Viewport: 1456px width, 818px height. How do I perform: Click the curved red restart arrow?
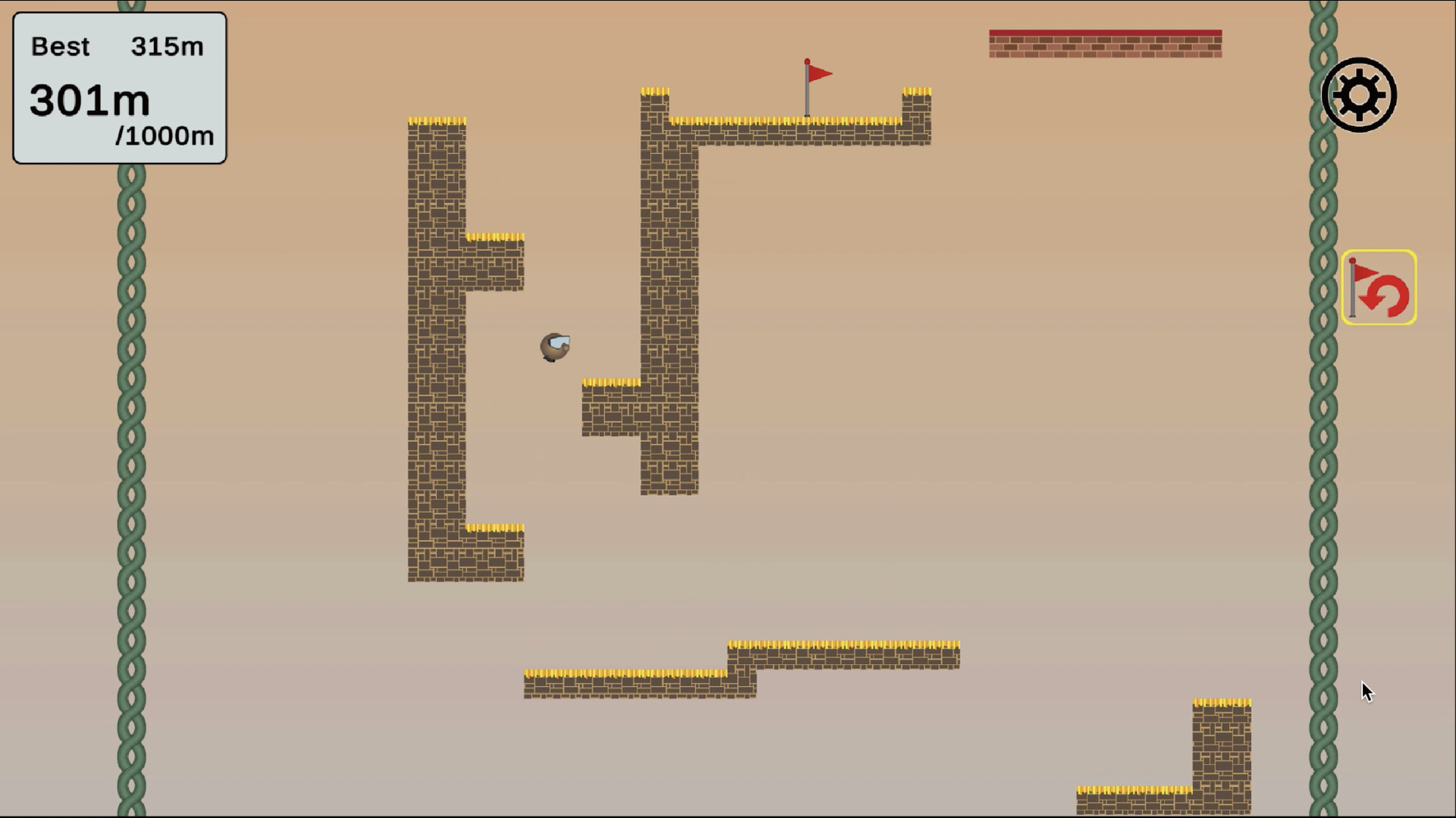(1387, 296)
